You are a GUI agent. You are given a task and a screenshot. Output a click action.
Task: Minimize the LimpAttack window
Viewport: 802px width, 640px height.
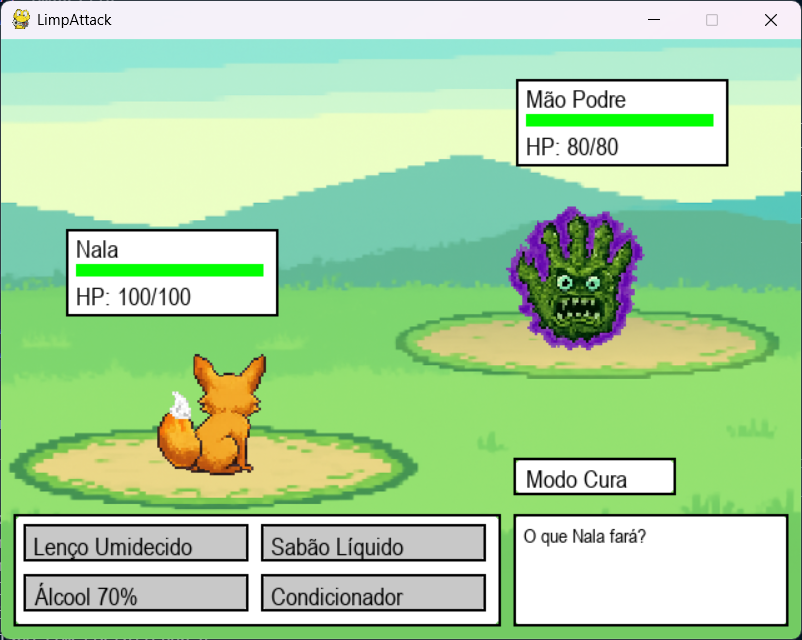655,20
